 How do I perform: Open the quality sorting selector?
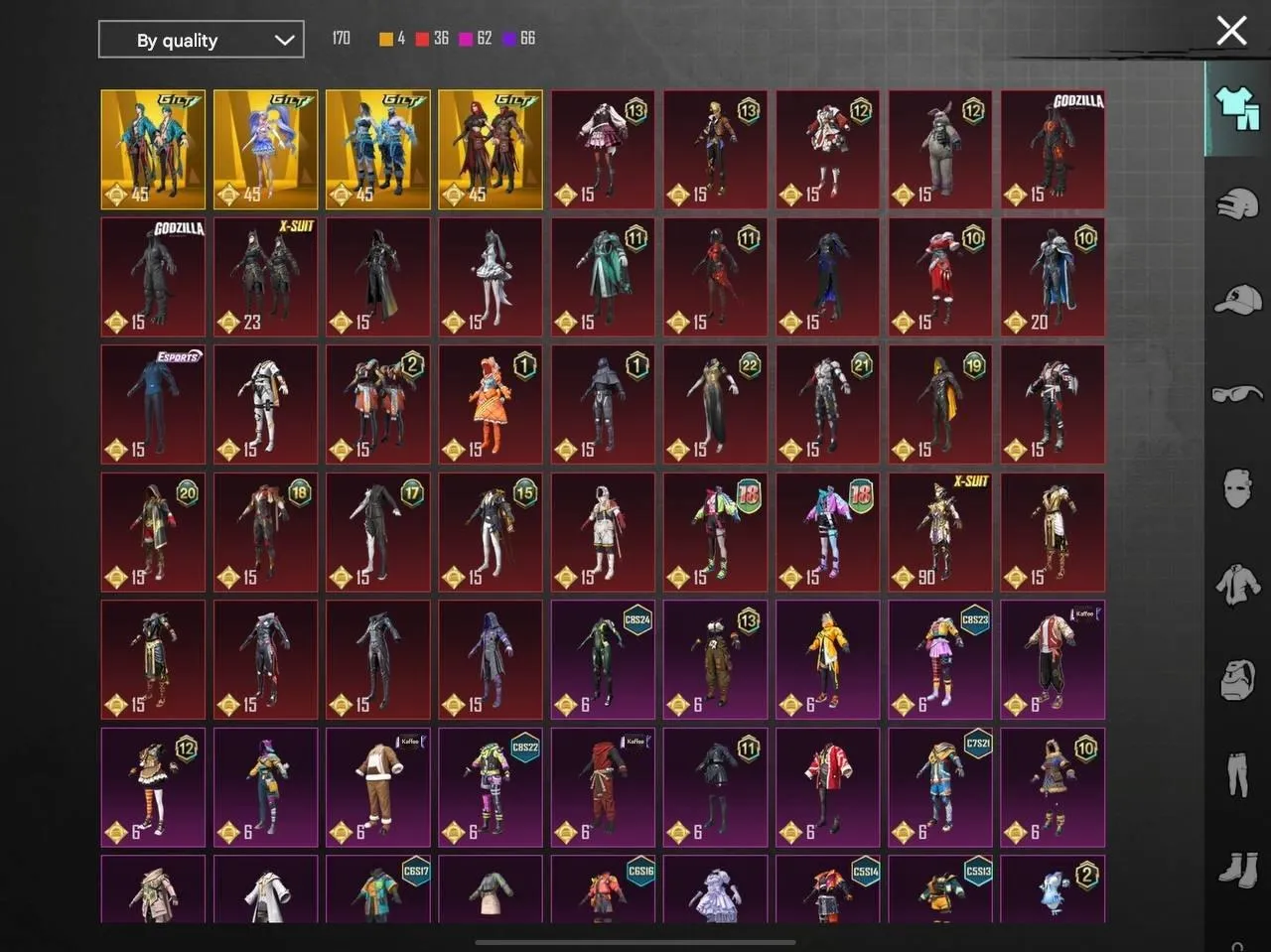[x=201, y=40]
